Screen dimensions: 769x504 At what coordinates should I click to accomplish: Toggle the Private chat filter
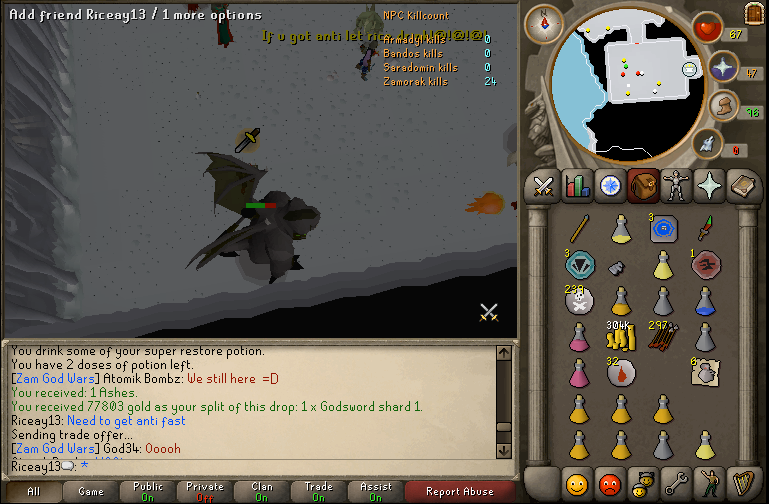[205, 491]
